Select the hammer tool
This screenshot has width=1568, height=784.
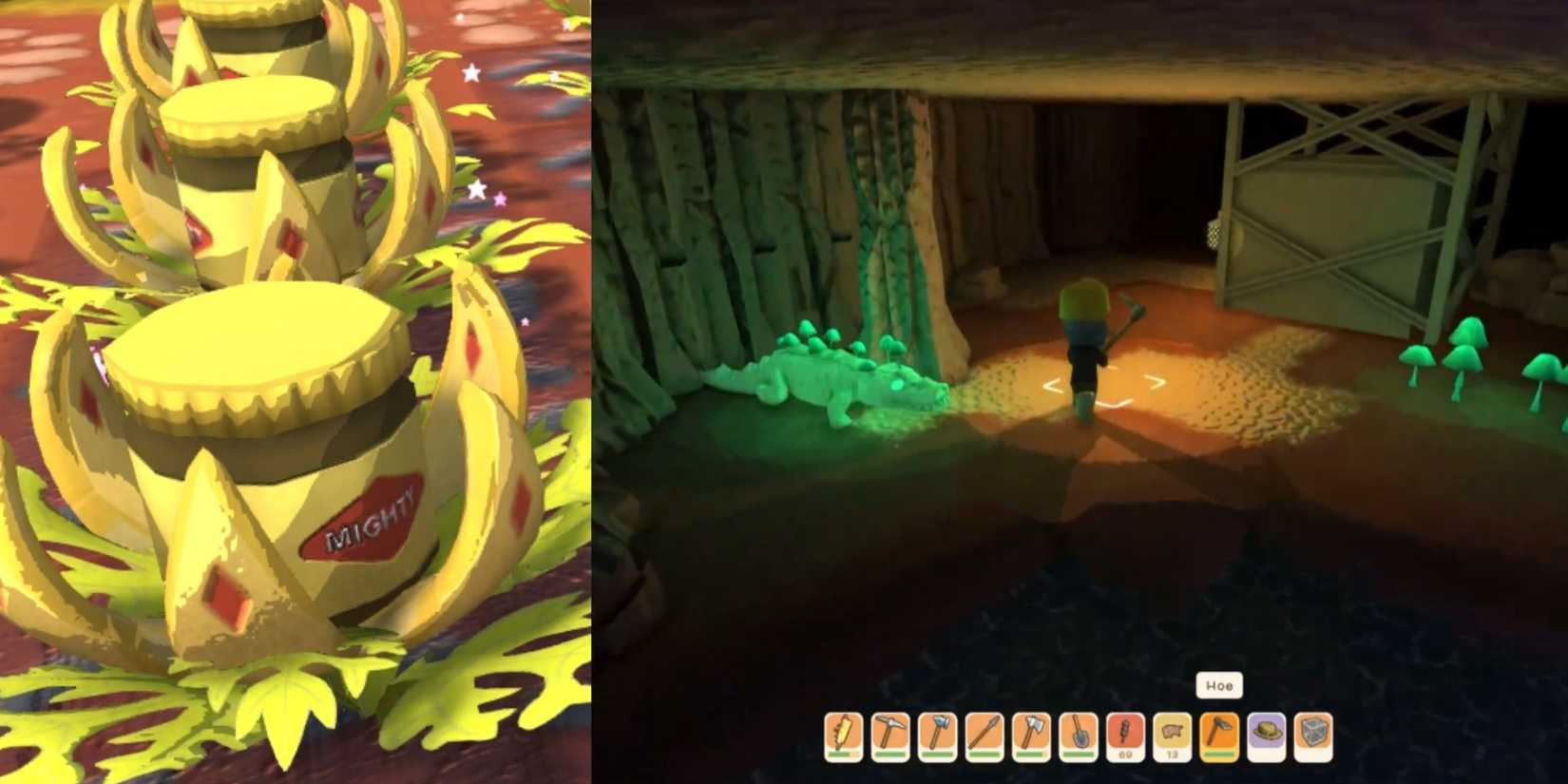[938, 732]
